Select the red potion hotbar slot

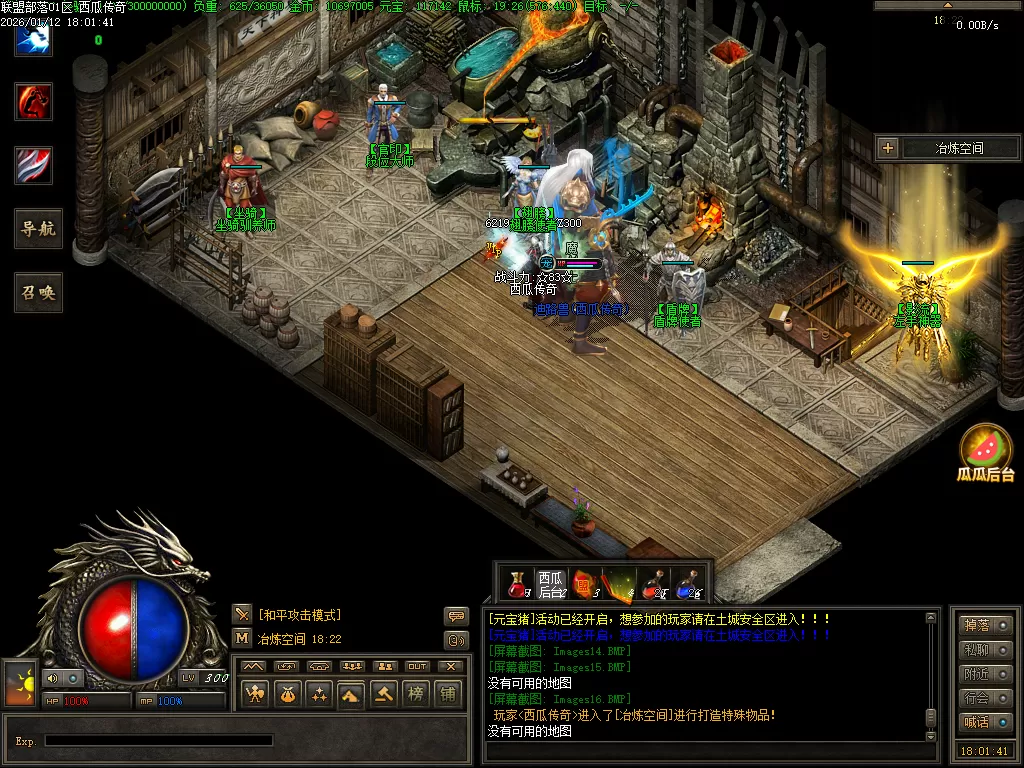coord(517,584)
